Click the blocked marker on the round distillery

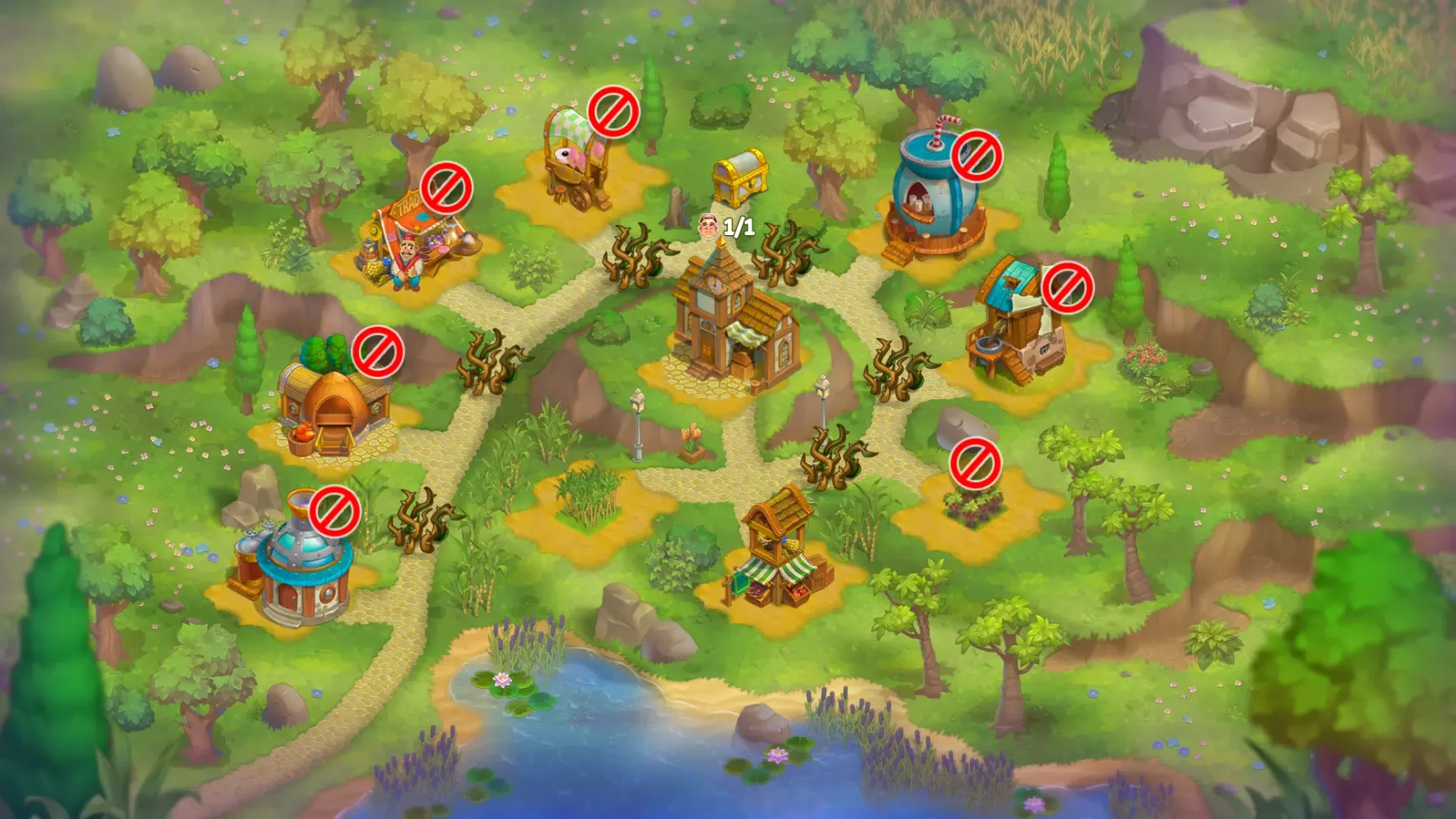point(335,512)
